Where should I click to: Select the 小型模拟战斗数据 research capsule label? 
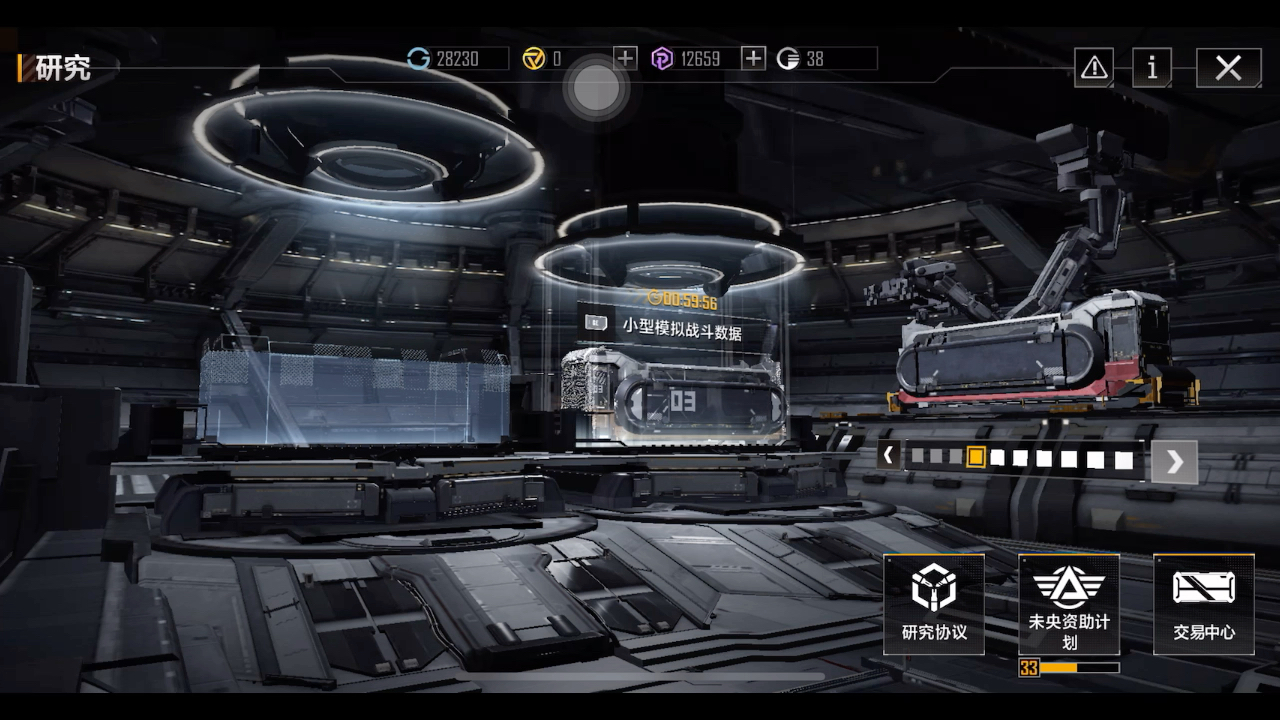pos(682,330)
